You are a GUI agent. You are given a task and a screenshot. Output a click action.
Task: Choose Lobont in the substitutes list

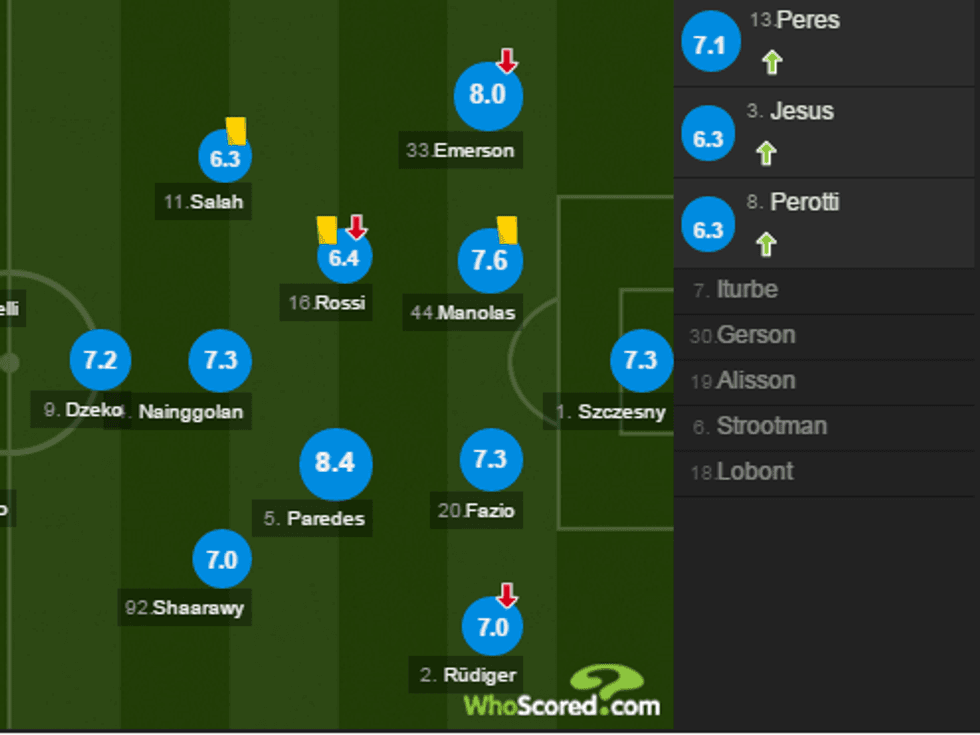pyautogui.click(x=755, y=472)
